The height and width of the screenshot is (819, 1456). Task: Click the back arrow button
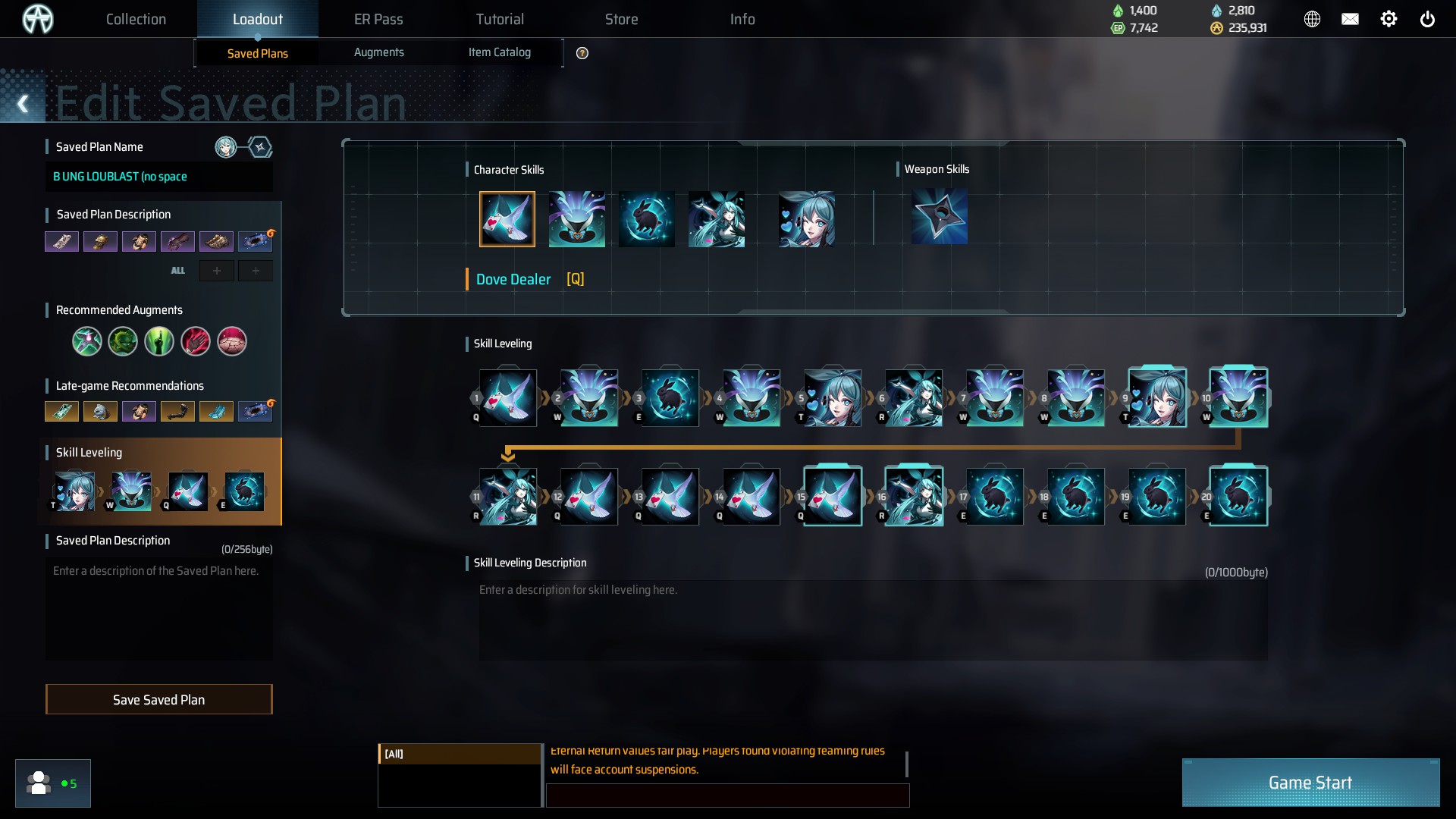pos(23,104)
